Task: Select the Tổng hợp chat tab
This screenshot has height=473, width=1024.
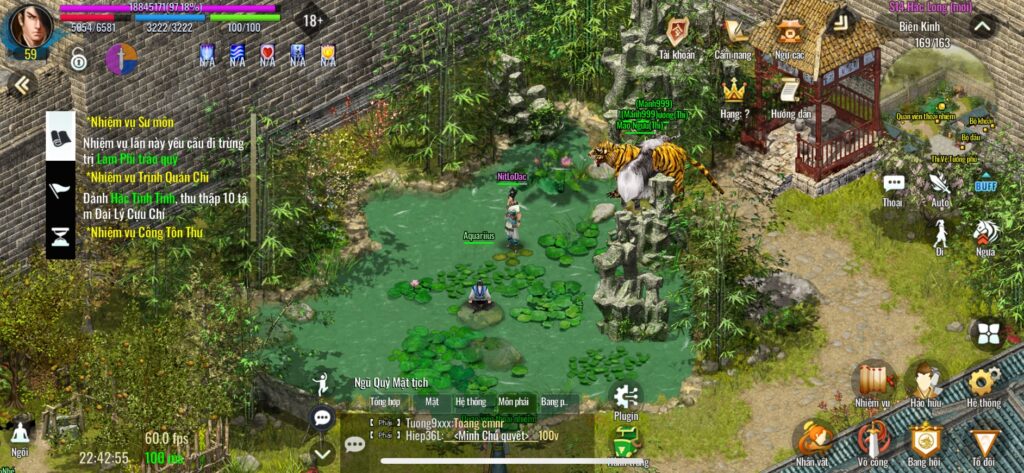Action: (384, 401)
